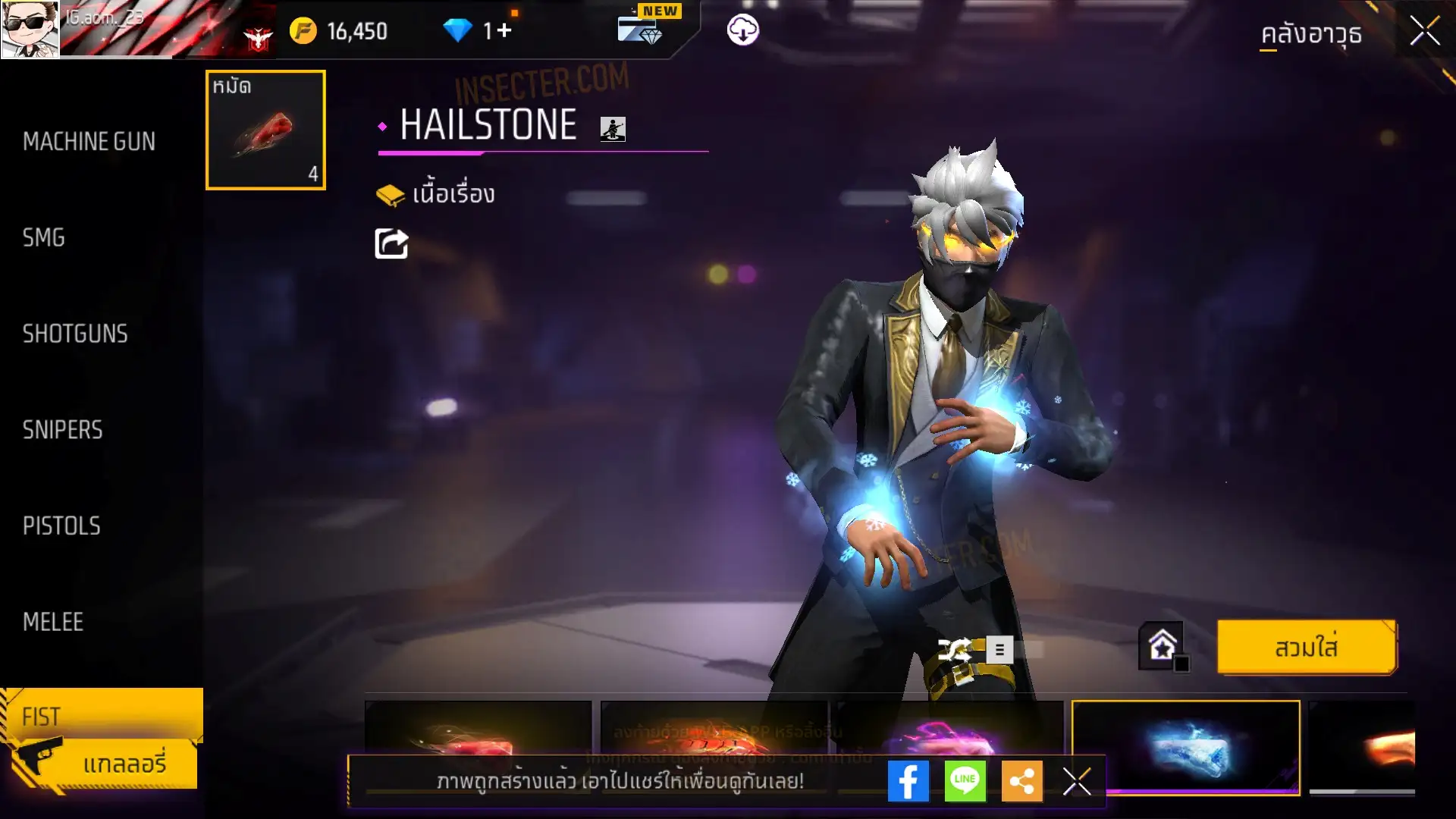Image resolution: width=1456 pixels, height=819 pixels.
Task: Switch to the MELEE category
Action: click(53, 623)
